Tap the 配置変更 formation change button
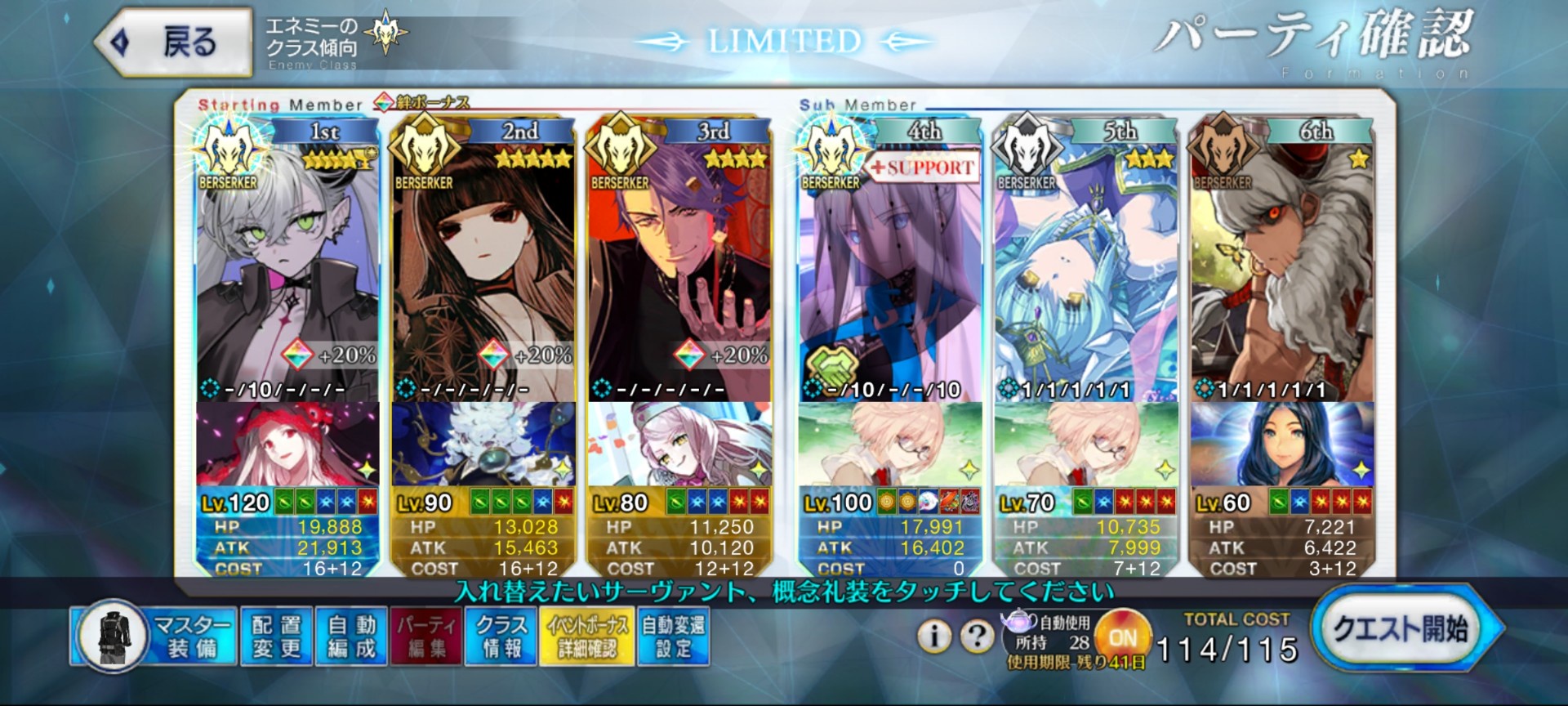 (x=276, y=637)
